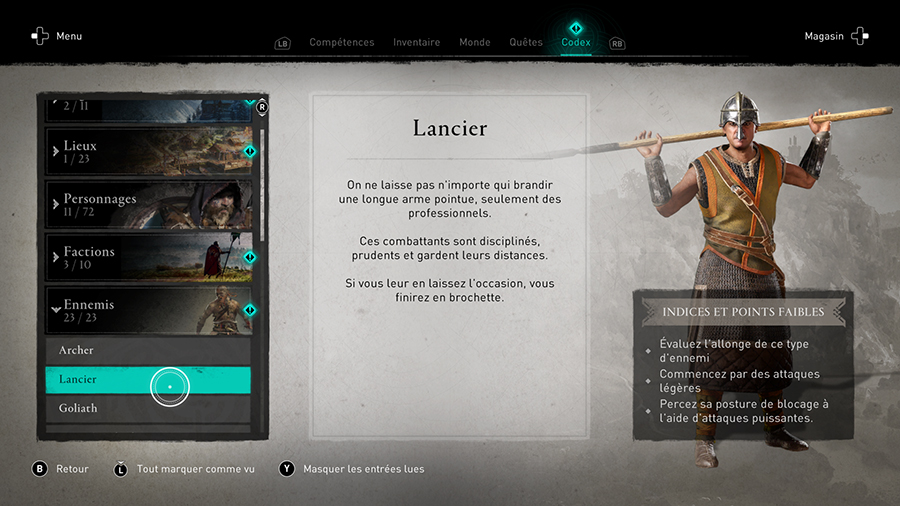Switch to the Inventaire tab
This screenshot has height=506, width=900.
click(x=416, y=42)
